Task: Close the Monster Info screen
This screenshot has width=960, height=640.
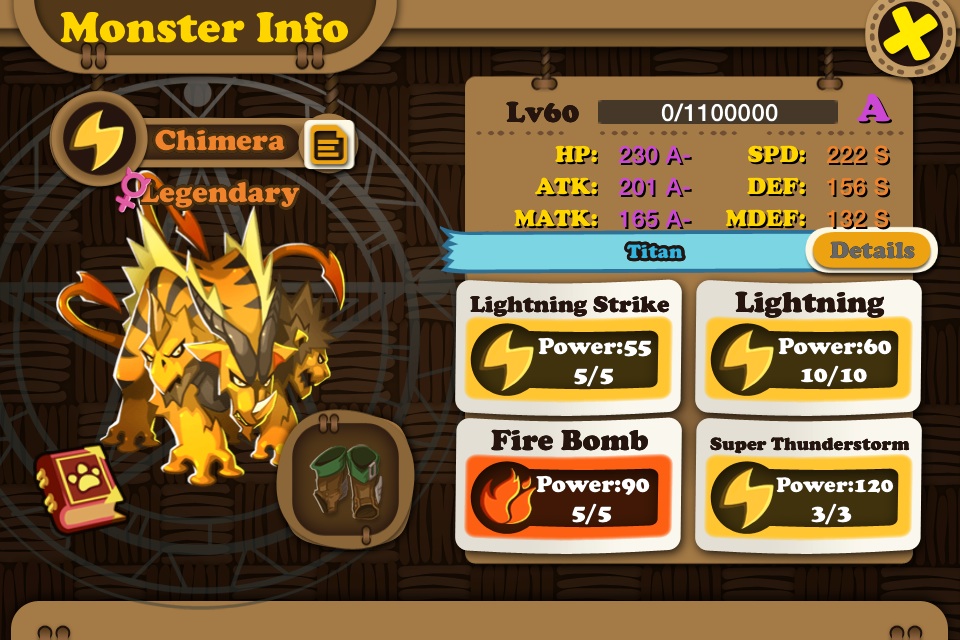Action: click(911, 38)
